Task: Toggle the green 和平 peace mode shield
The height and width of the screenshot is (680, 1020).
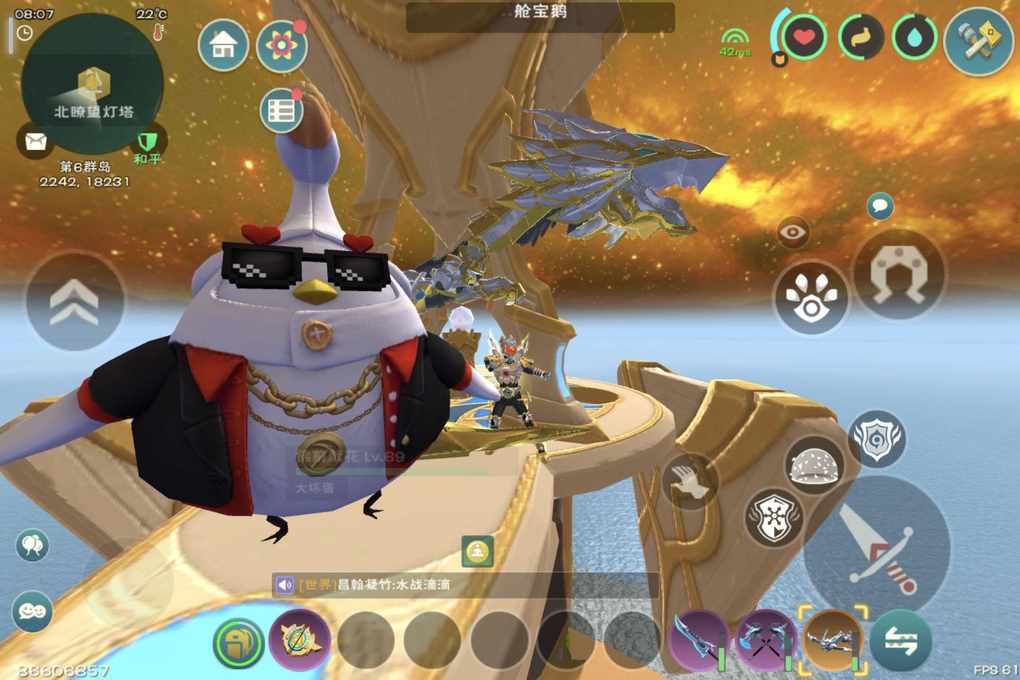Action: (x=148, y=141)
